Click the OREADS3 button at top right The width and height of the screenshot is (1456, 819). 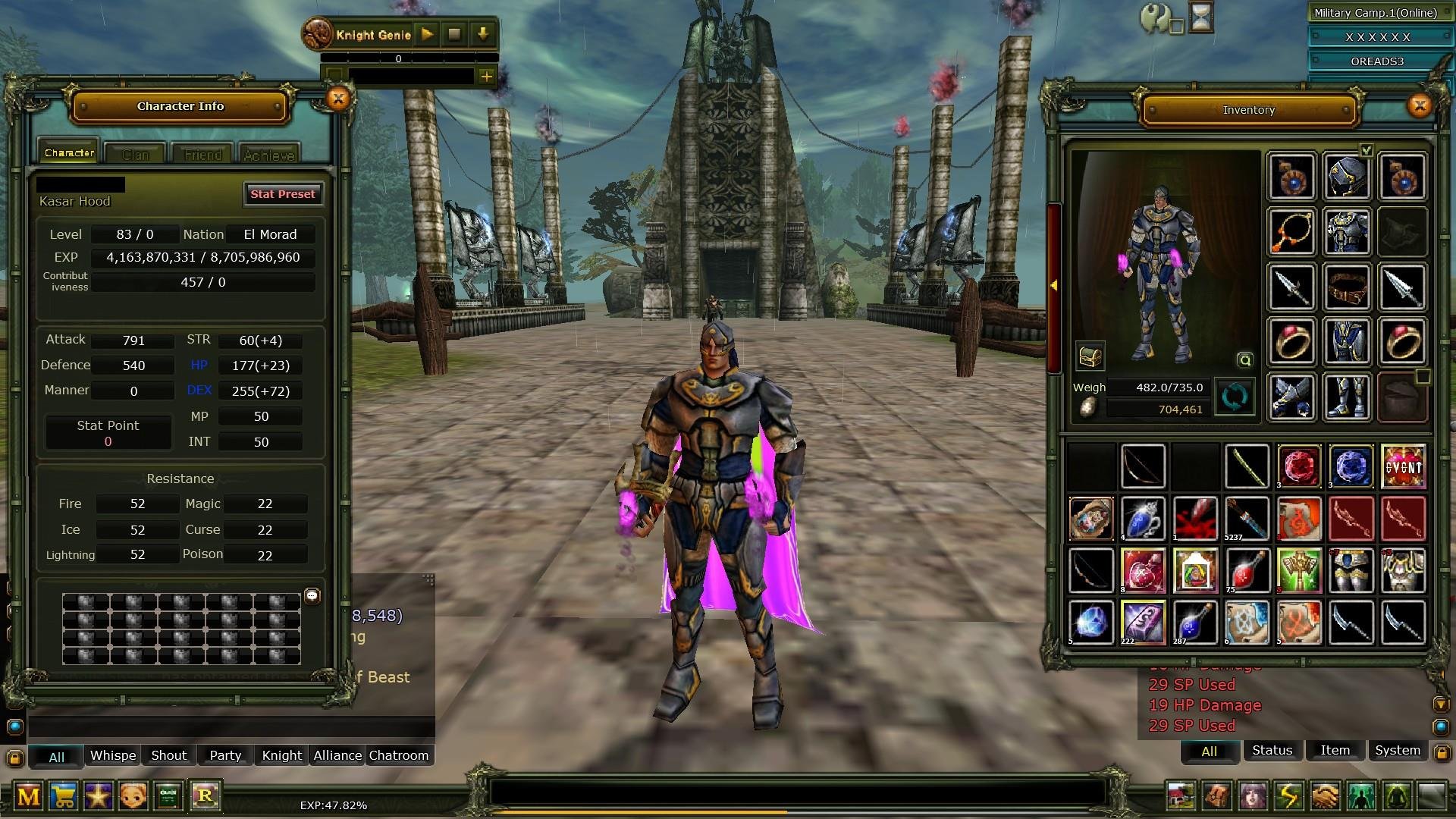[x=1378, y=61]
